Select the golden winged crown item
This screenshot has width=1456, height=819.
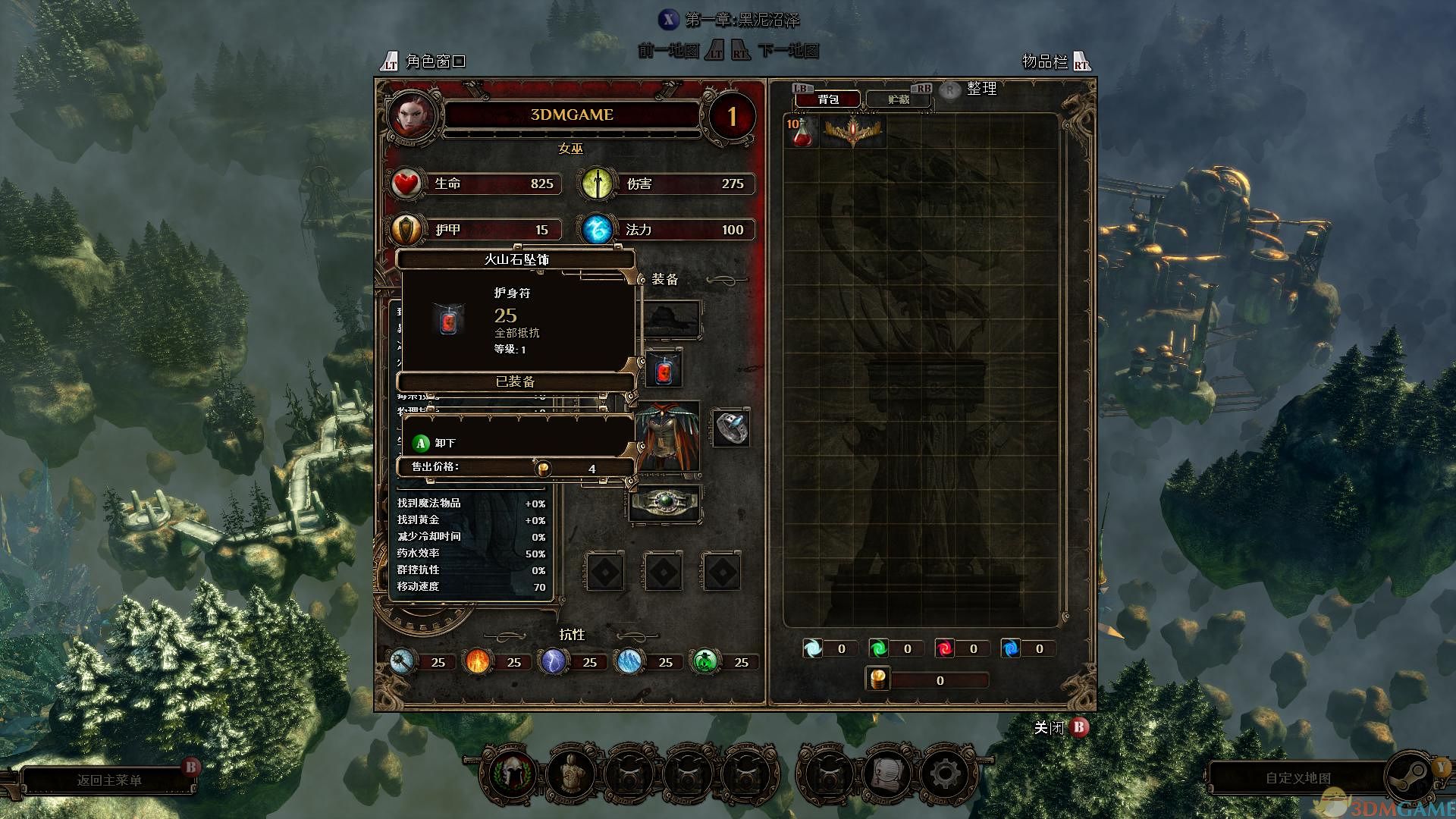(x=854, y=131)
